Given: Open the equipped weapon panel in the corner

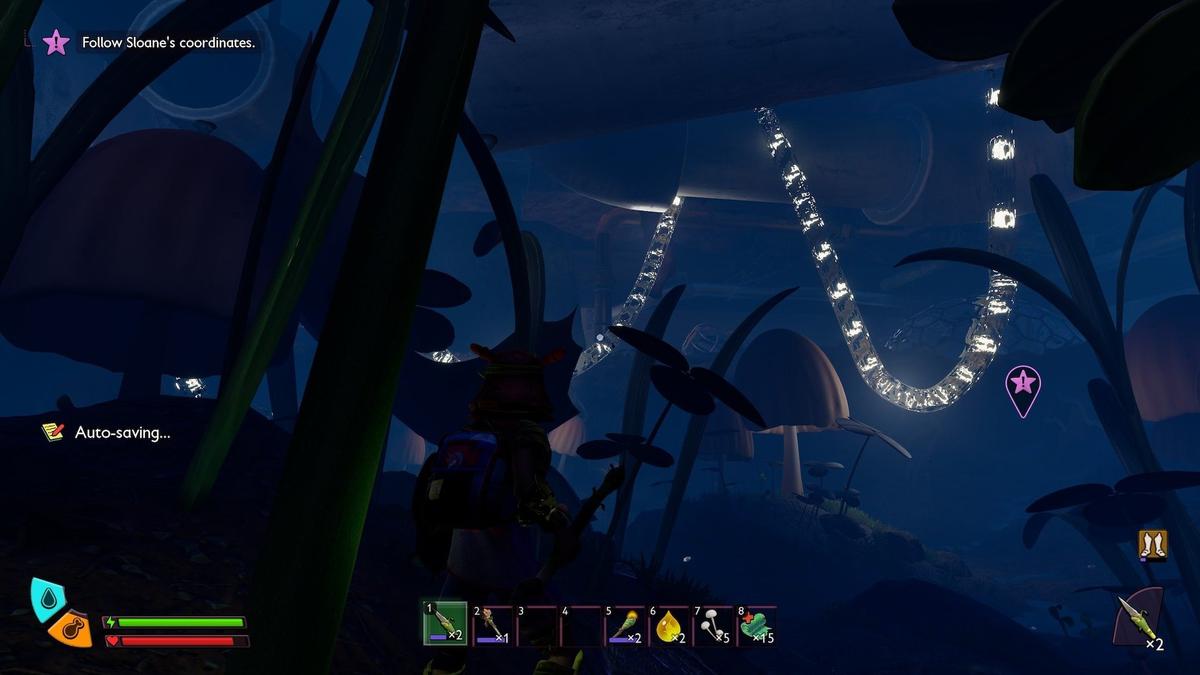Looking at the screenshot, I should 1140,620.
